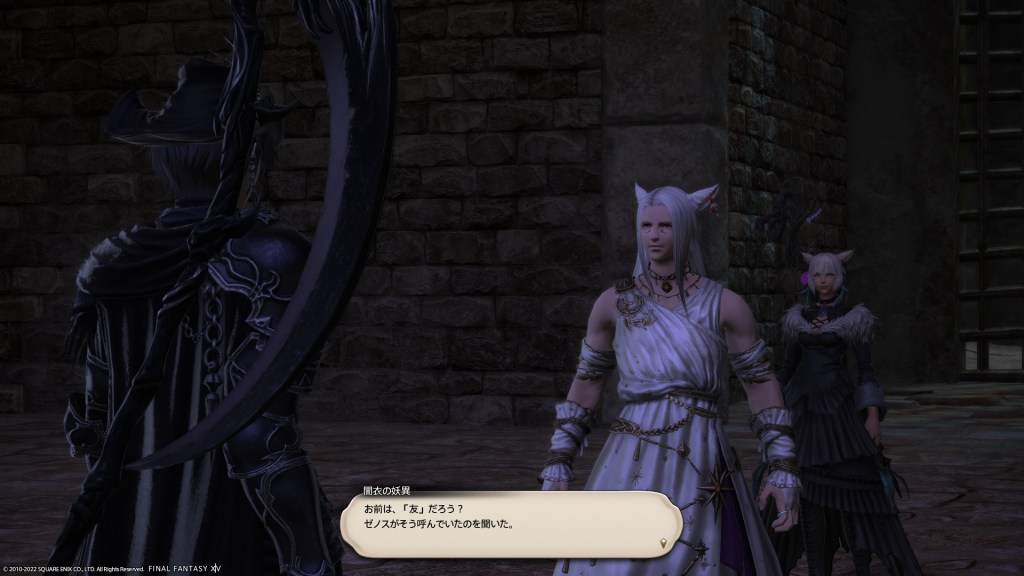Click the yellow continue marker in the dialogue box

(663, 543)
